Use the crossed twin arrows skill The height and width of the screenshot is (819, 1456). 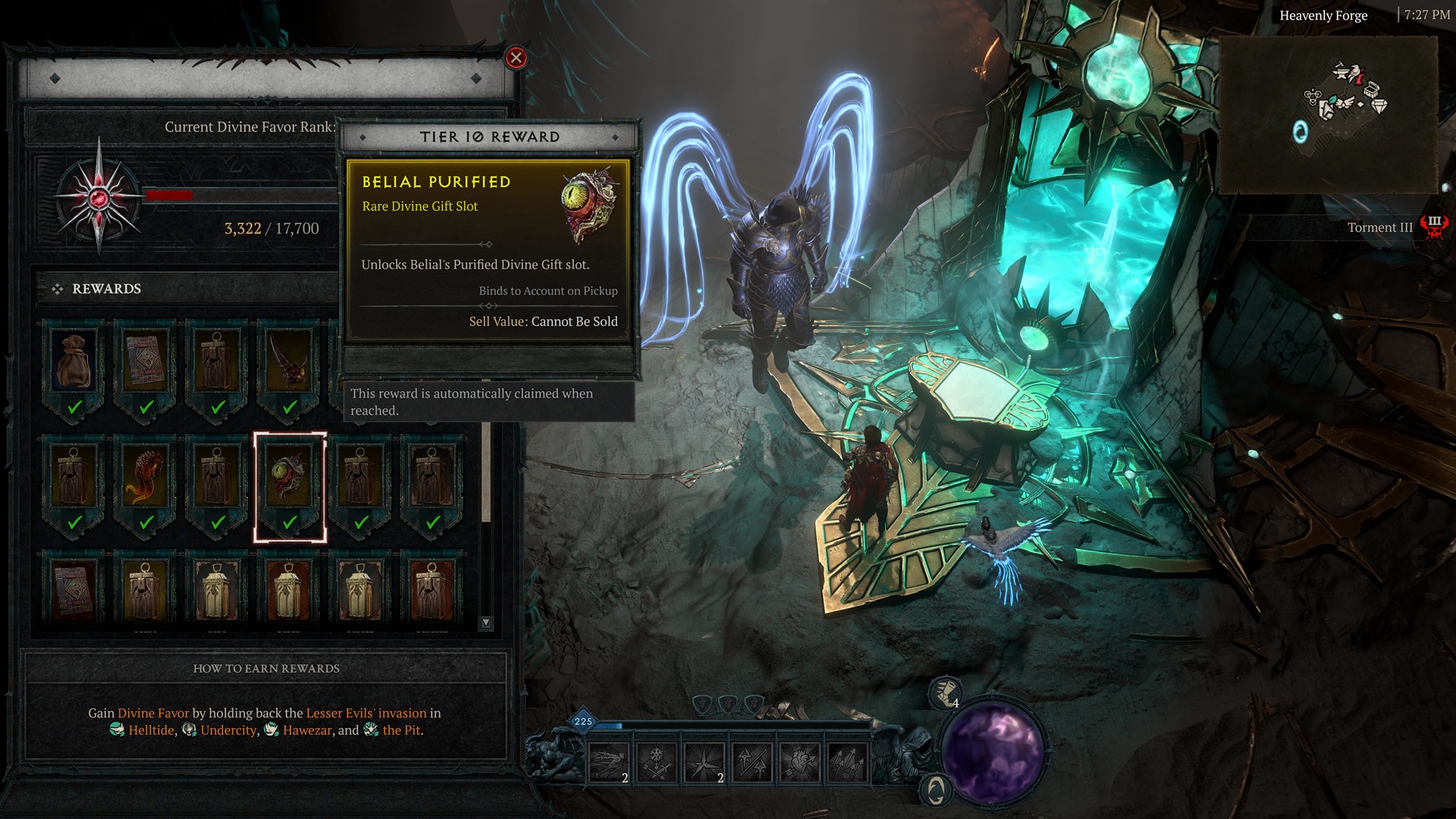pyautogui.click(x=752, y=761)
